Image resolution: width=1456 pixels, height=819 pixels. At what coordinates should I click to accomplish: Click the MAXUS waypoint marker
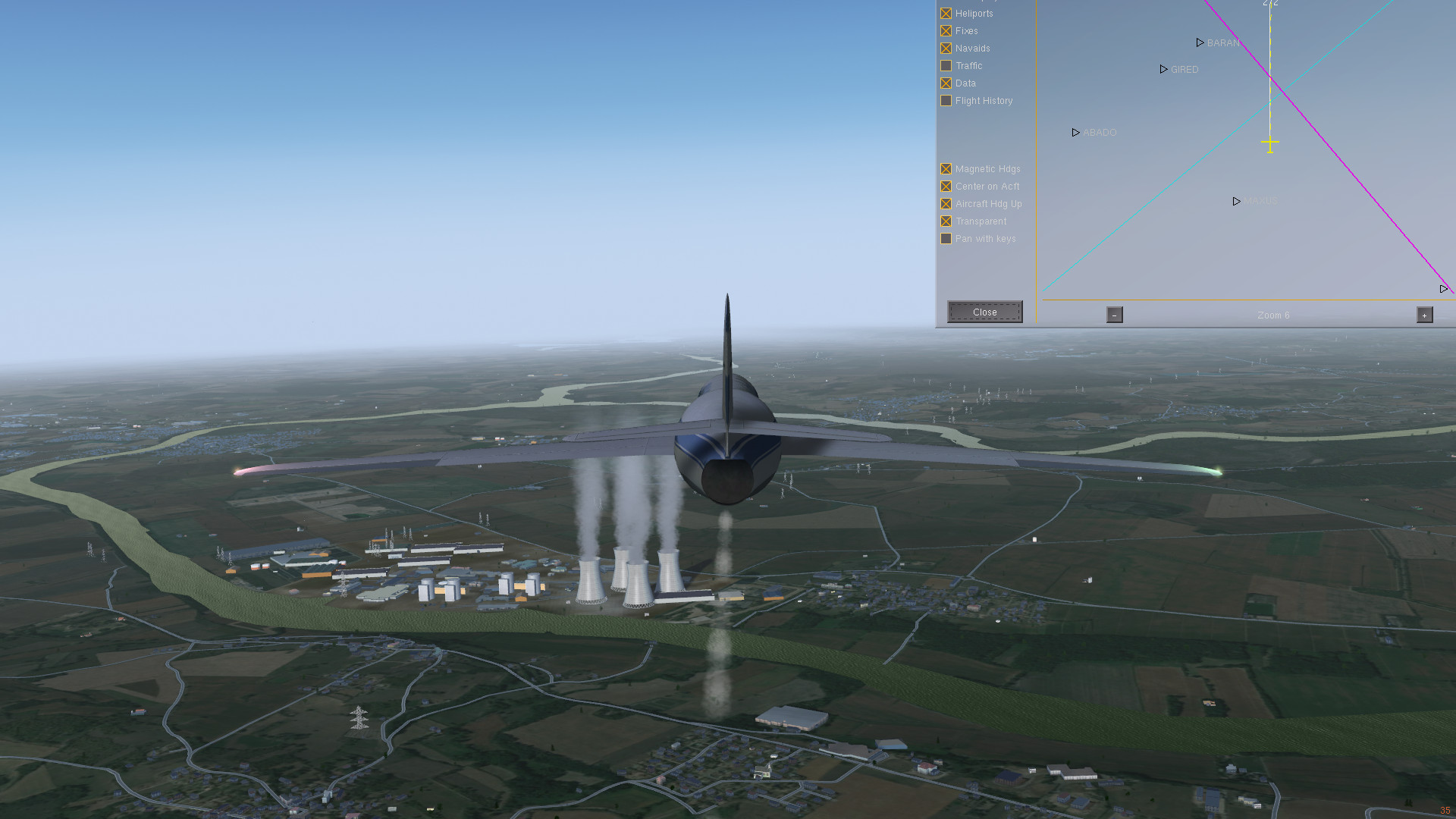click(x=1236, y=201)
